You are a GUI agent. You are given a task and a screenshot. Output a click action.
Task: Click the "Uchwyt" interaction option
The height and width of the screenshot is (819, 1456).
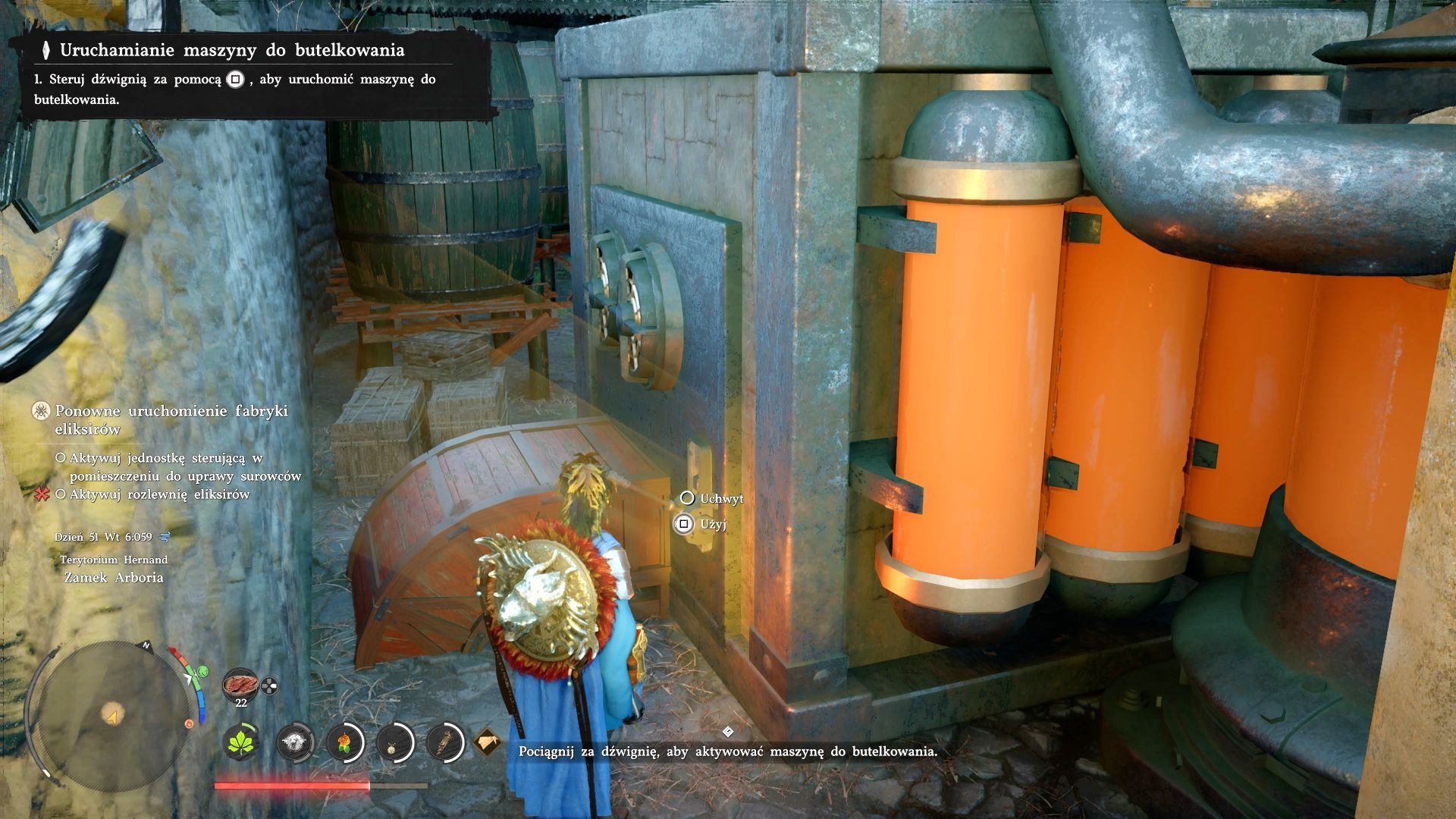pos(721,498)
